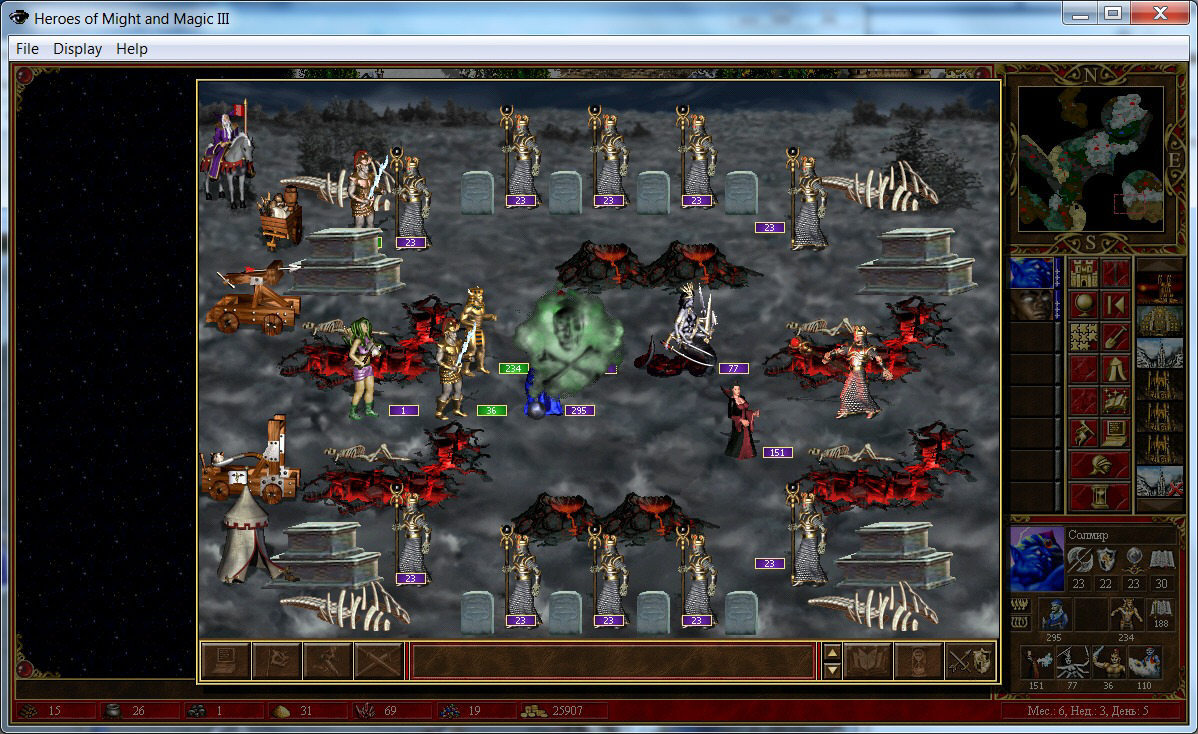Surrender the battle with the flag button
This screenshot has width=1198, height=734.
(x=277, y=661)
